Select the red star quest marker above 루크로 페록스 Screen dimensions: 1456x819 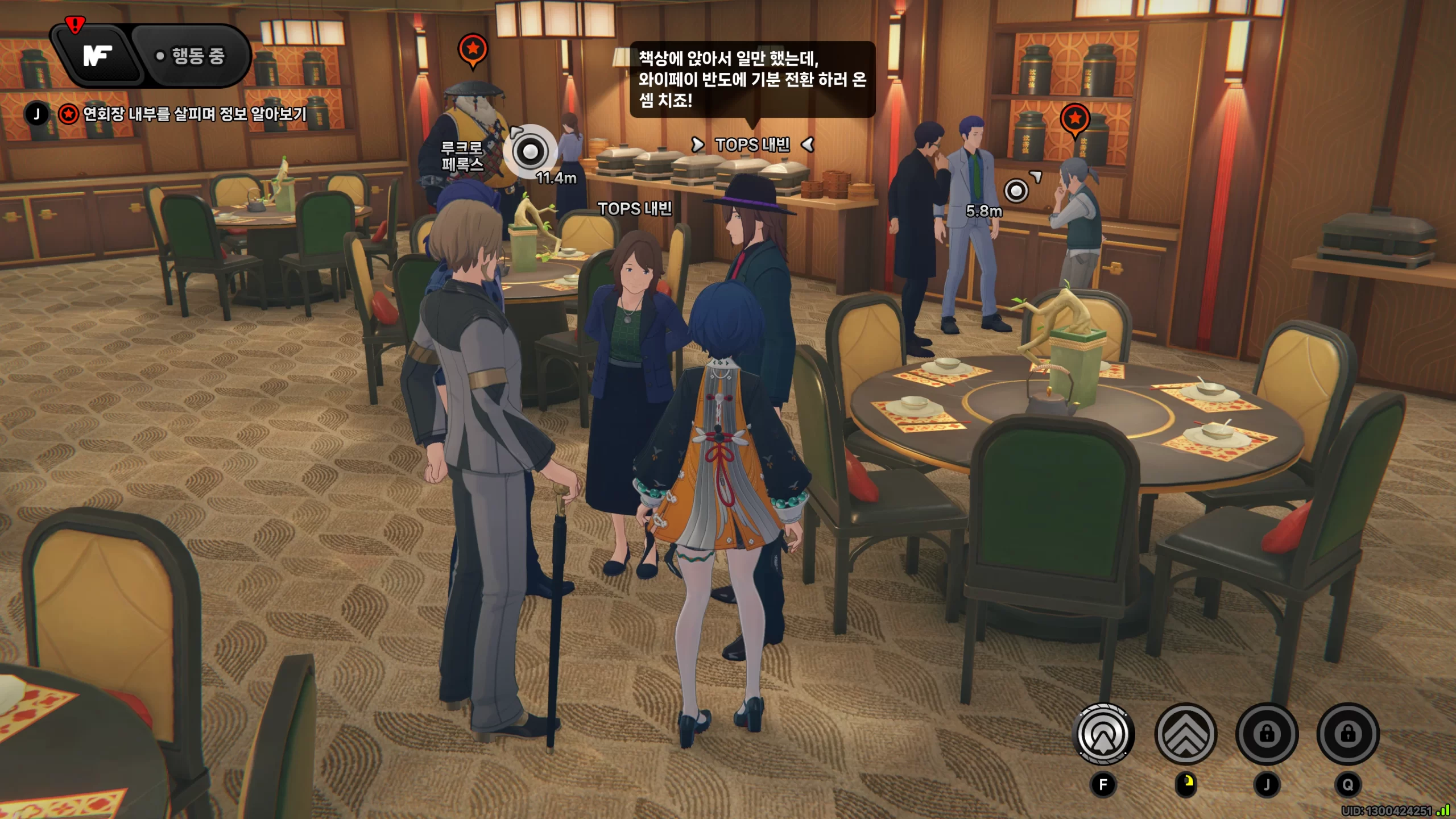click(473, 49)
